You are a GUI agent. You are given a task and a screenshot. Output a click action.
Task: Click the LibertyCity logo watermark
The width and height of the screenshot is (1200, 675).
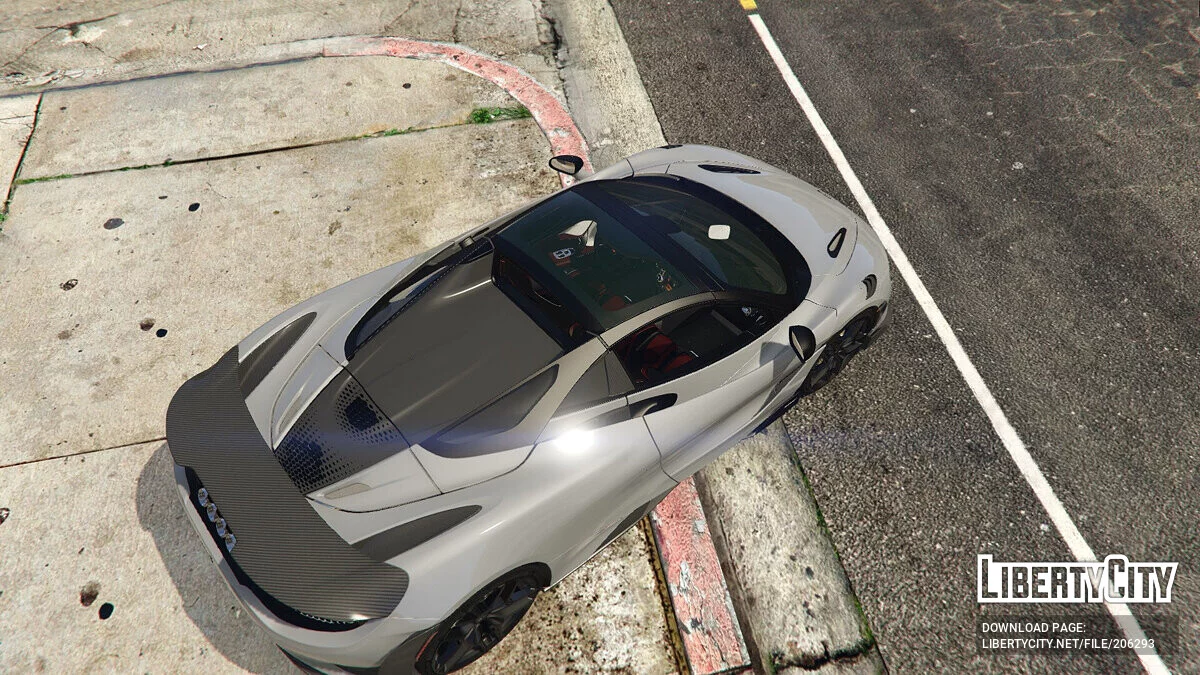1077,580
